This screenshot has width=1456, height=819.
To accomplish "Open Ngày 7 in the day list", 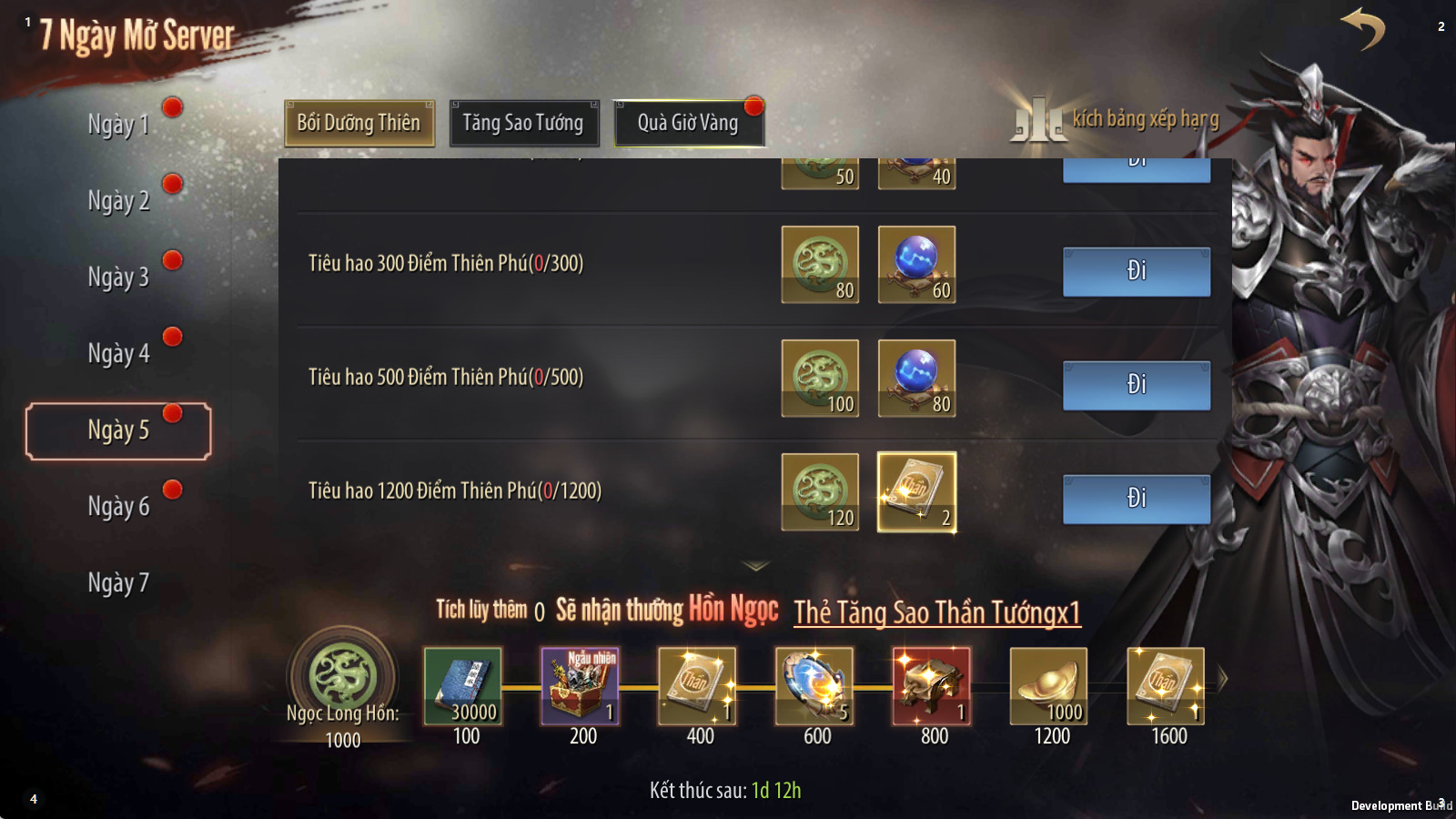I will point(118,583).
